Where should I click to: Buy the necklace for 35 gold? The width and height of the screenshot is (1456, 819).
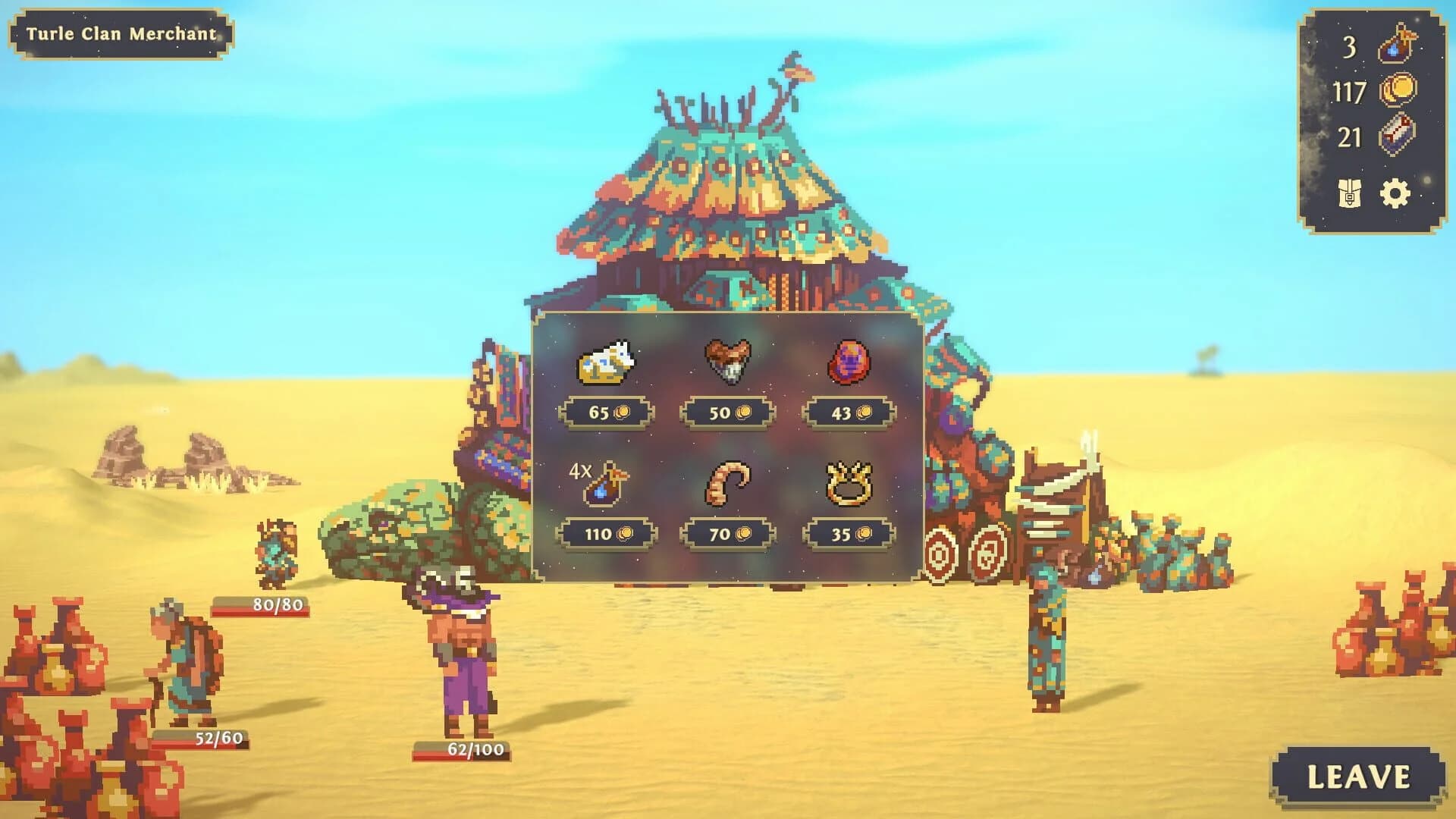847,534
